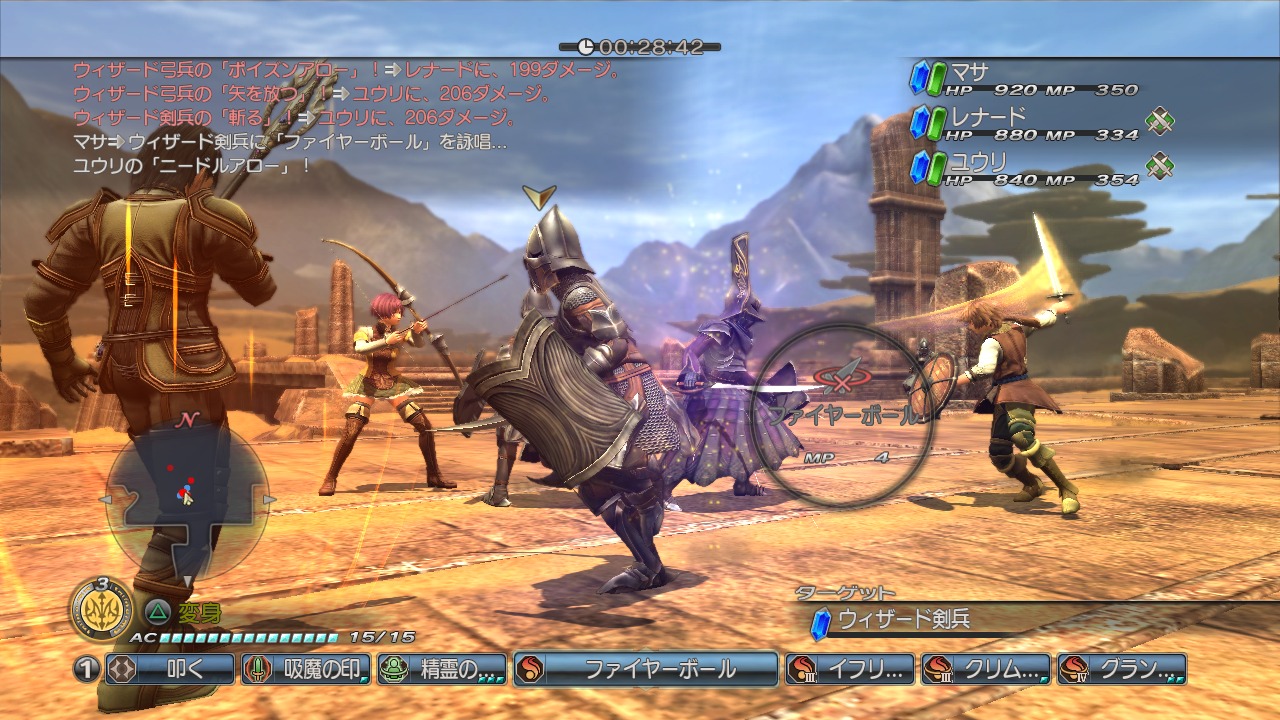Choose the 精霊の… skill slot
Image resolution: width=1280 pixels, height=720 pixels.
(442, 669)
